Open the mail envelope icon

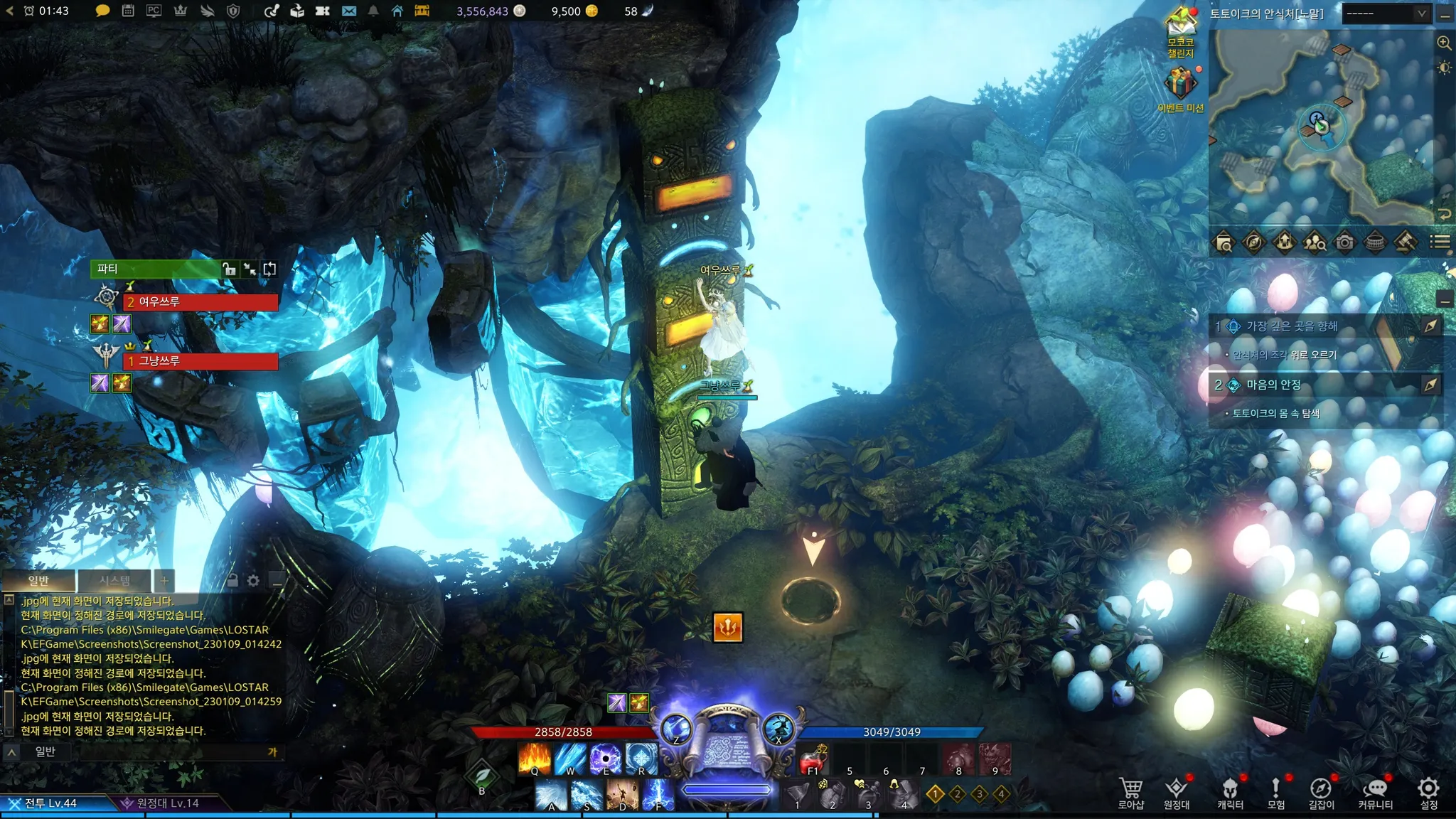348,11
